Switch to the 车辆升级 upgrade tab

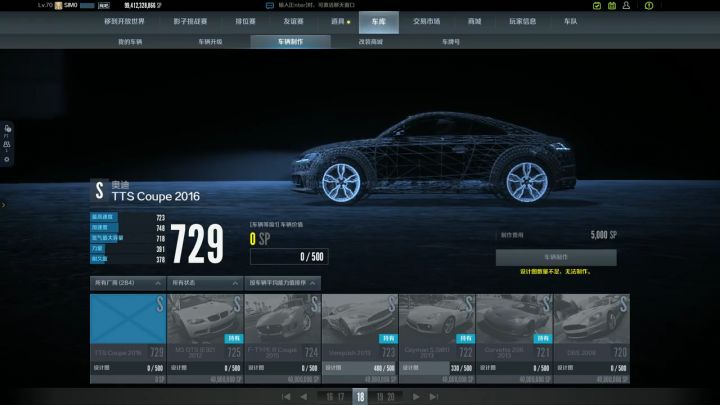pos(210,42)
